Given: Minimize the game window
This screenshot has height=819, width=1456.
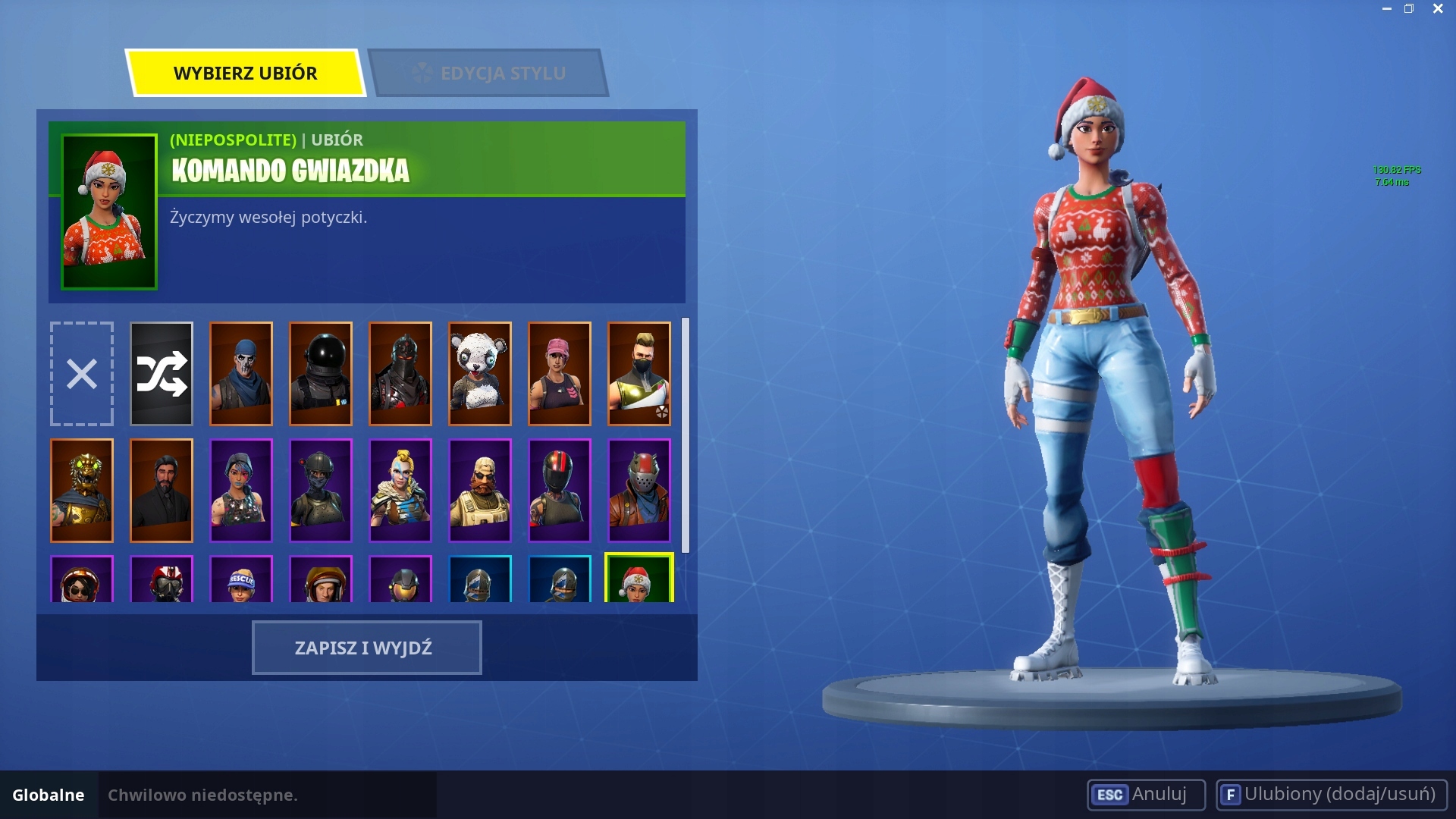Looking at the screenshot, I should click(1386, 9).
